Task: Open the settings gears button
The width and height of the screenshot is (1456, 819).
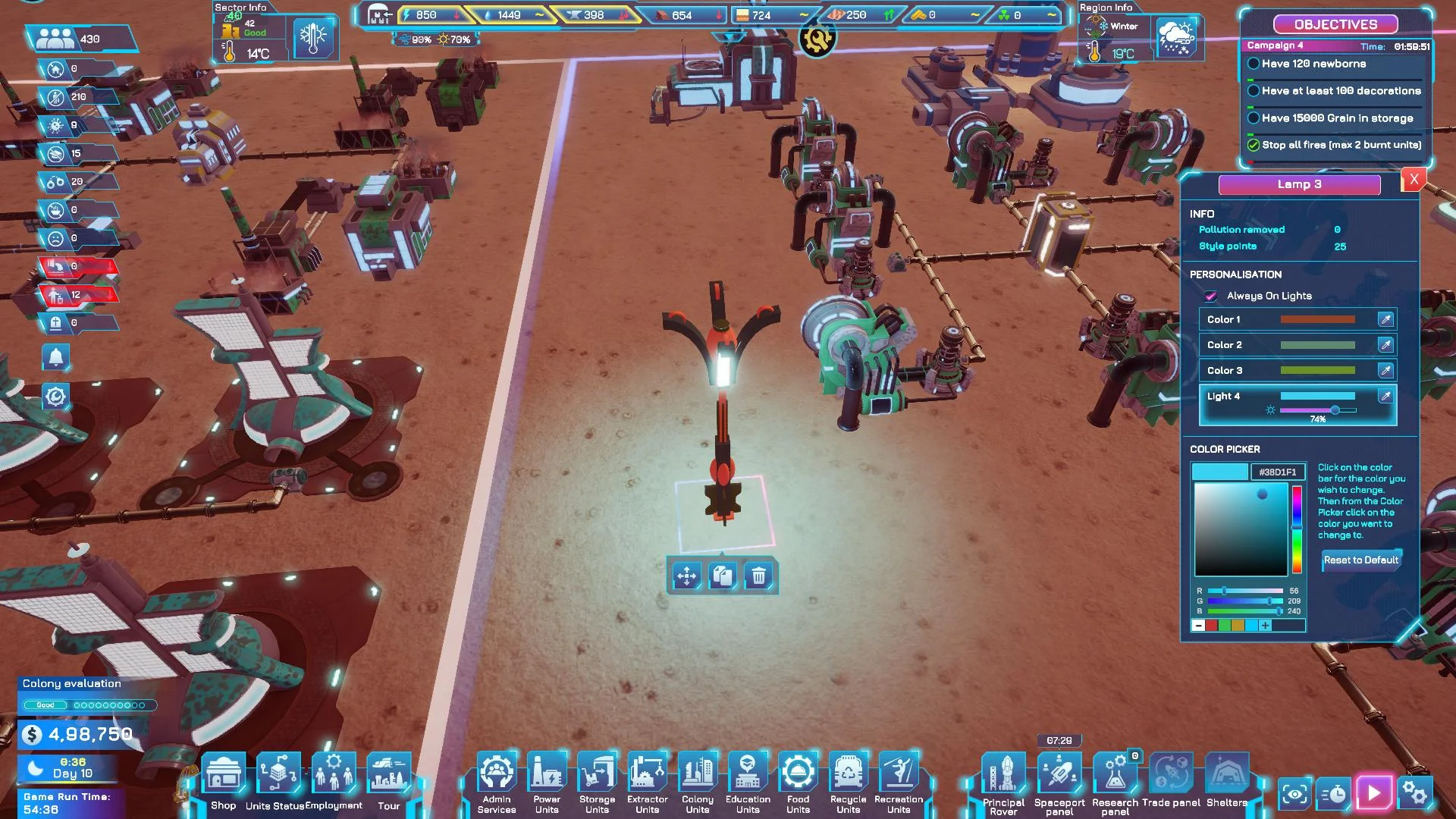Action: (x=1415, y=794)
